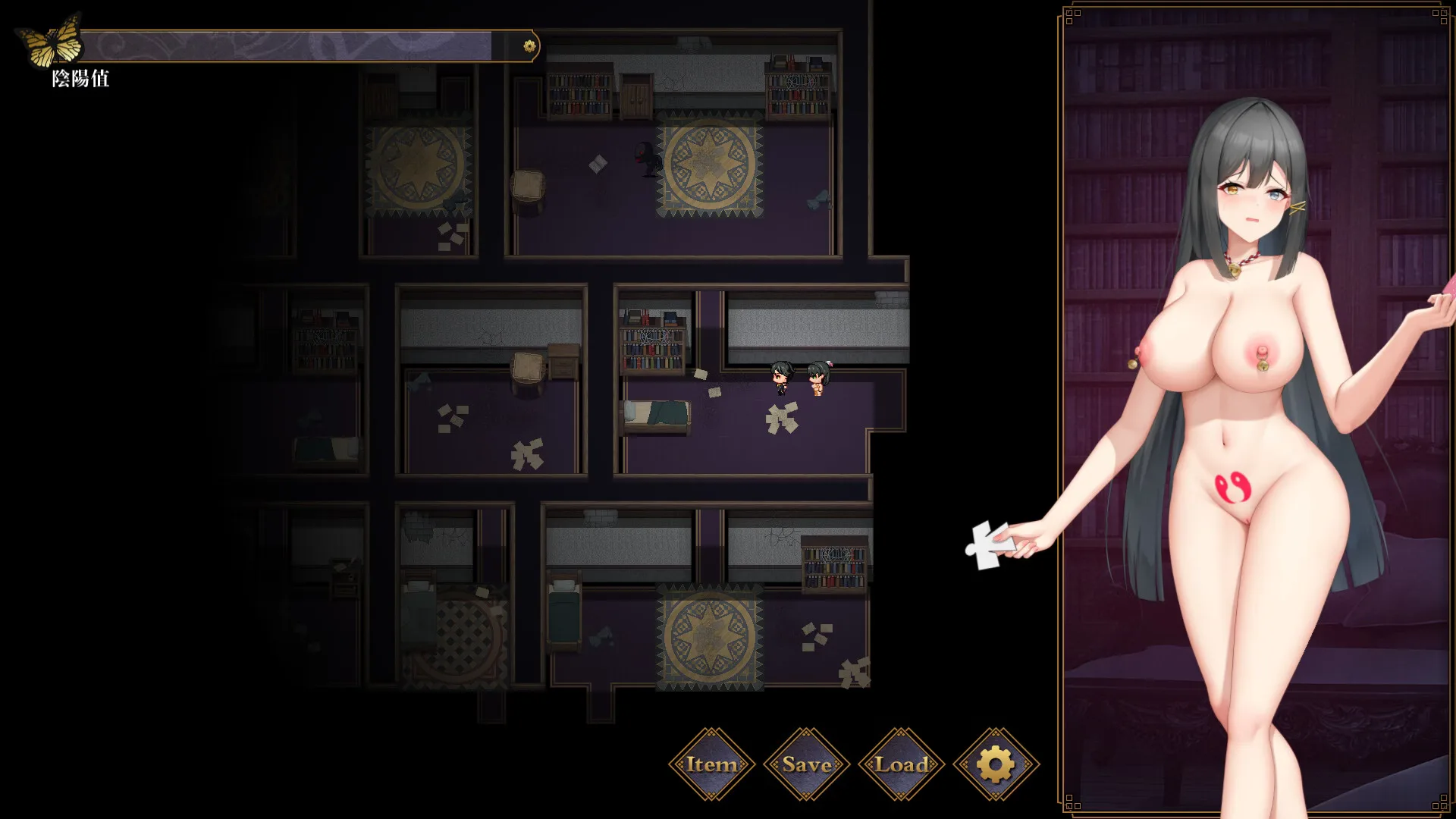Open the Item menu

click(711, 764)
